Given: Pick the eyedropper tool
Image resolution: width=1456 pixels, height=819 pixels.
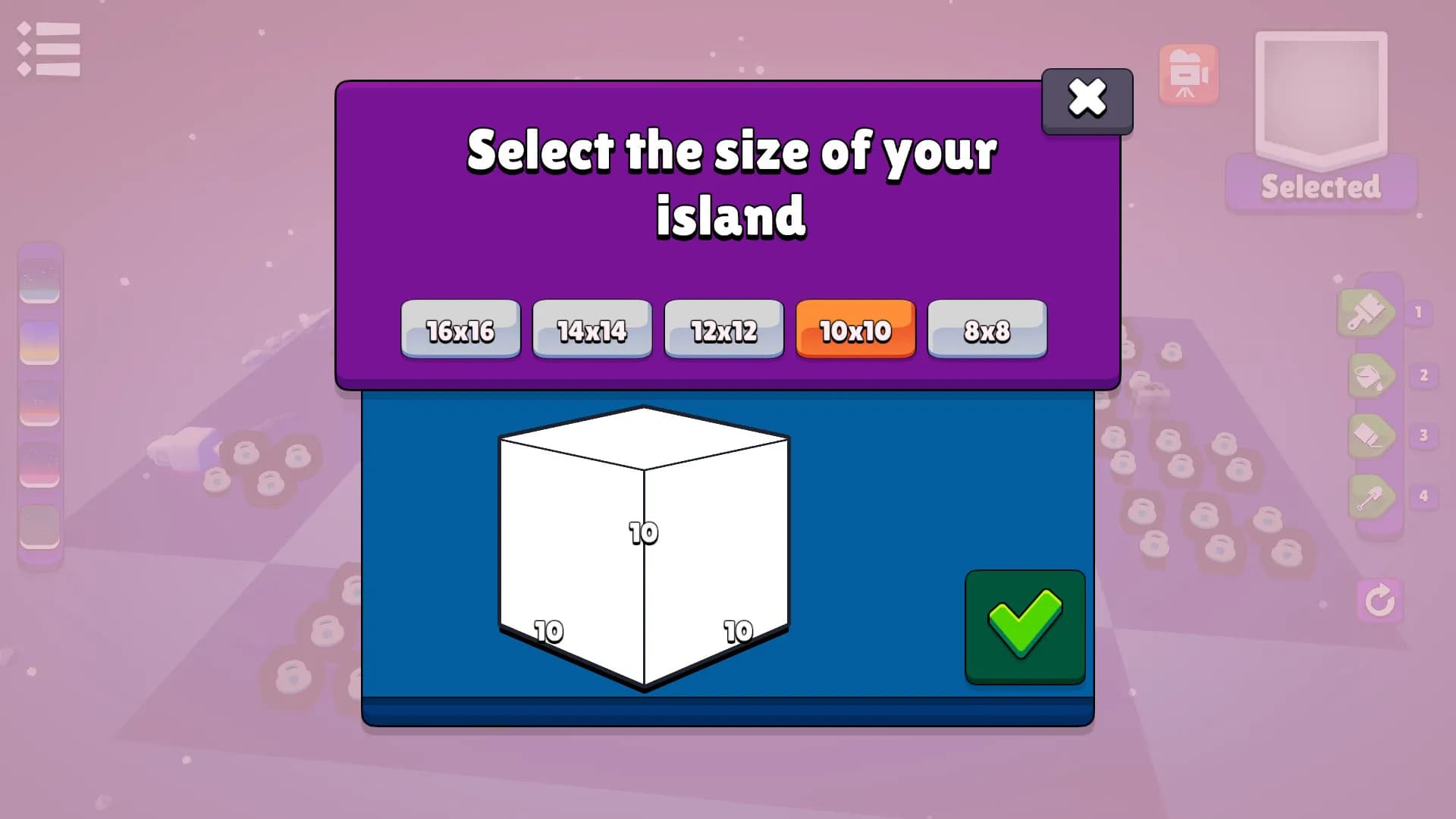Looking at the screenshot, I should pos(1370,497).
